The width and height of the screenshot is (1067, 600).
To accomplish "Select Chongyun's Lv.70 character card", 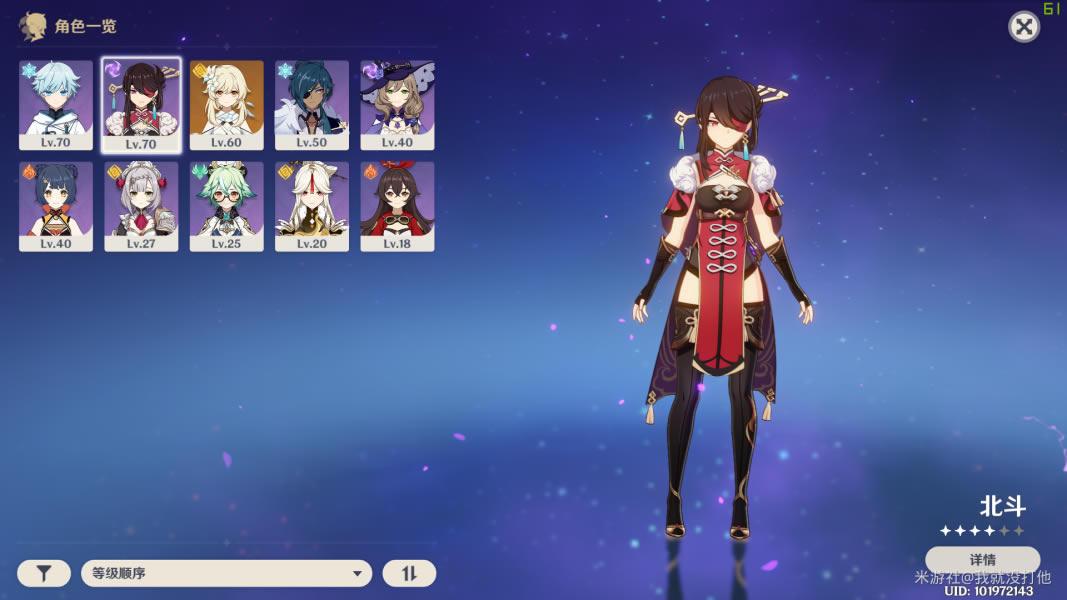I will coord(56,104).
